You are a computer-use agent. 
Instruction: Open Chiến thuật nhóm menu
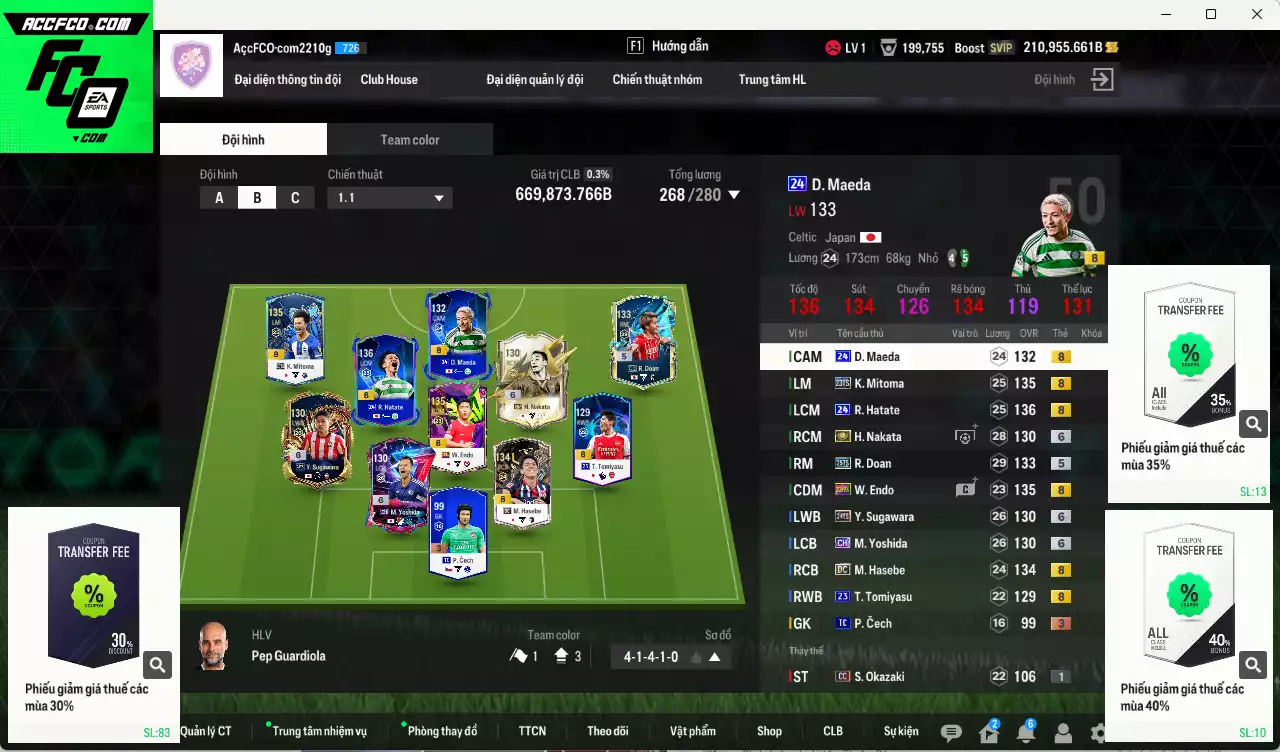pos(657,80)
